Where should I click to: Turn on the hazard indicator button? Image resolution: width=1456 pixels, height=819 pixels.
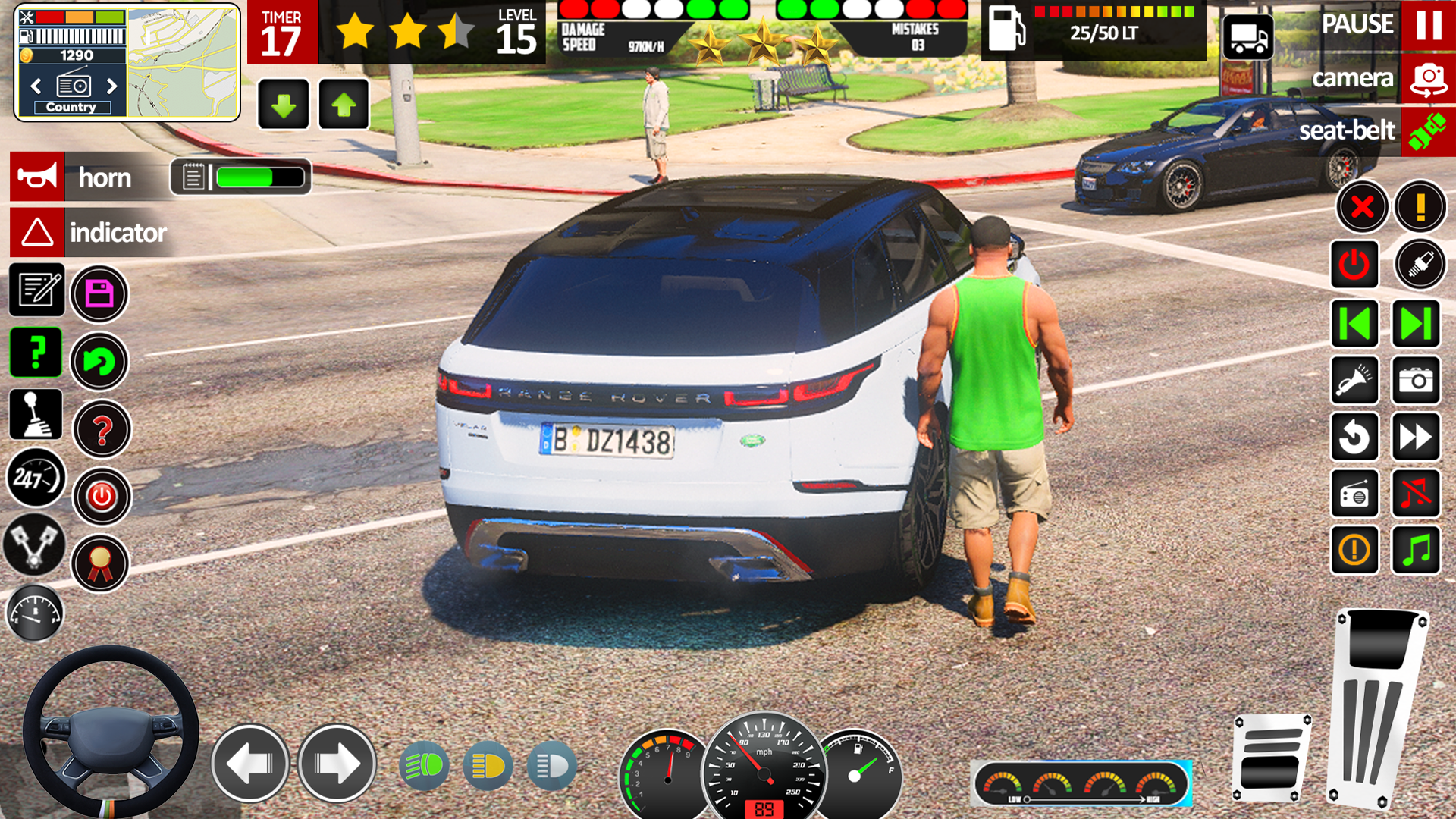click(37, 232)
